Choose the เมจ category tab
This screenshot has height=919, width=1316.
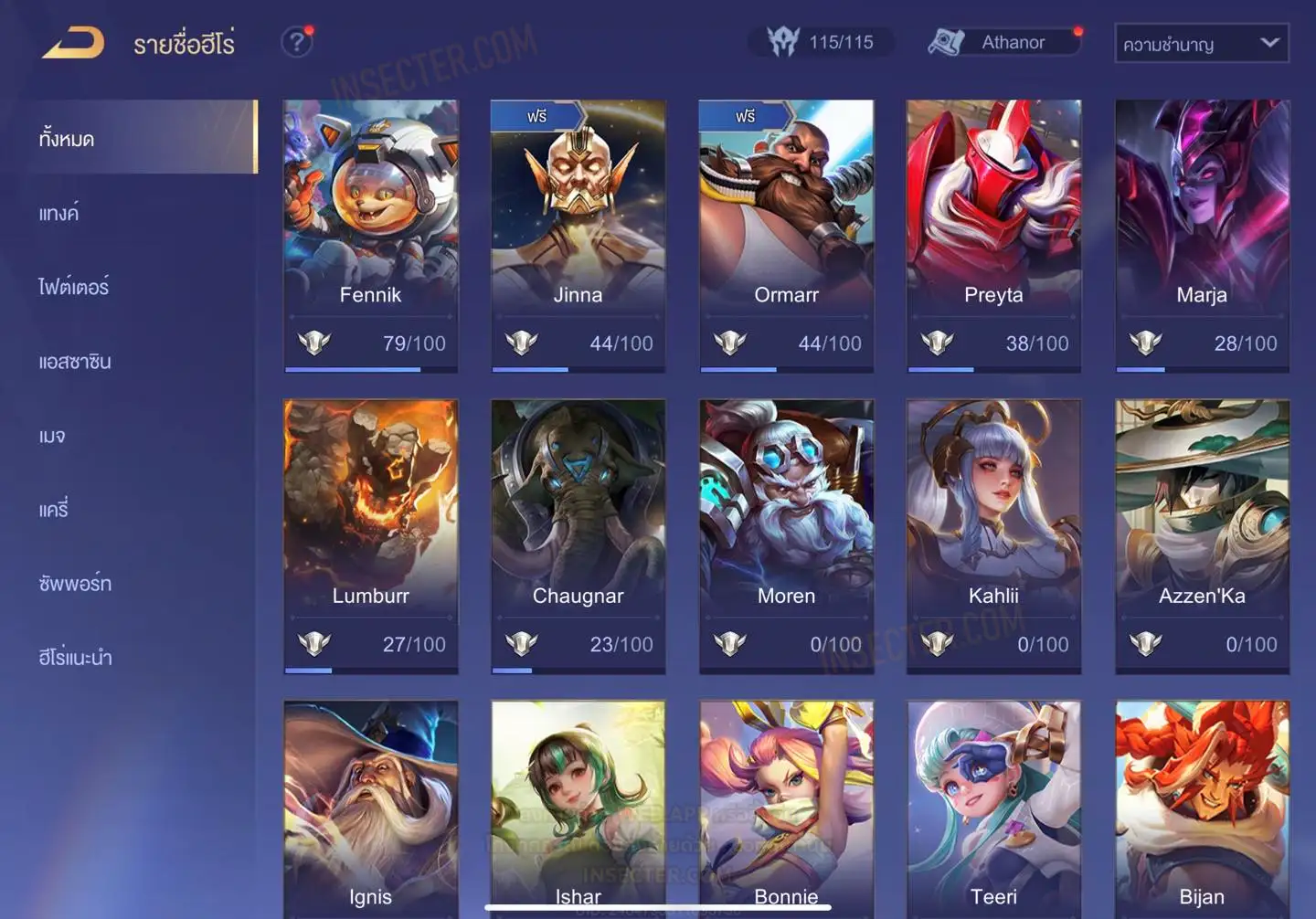(52, 436)
